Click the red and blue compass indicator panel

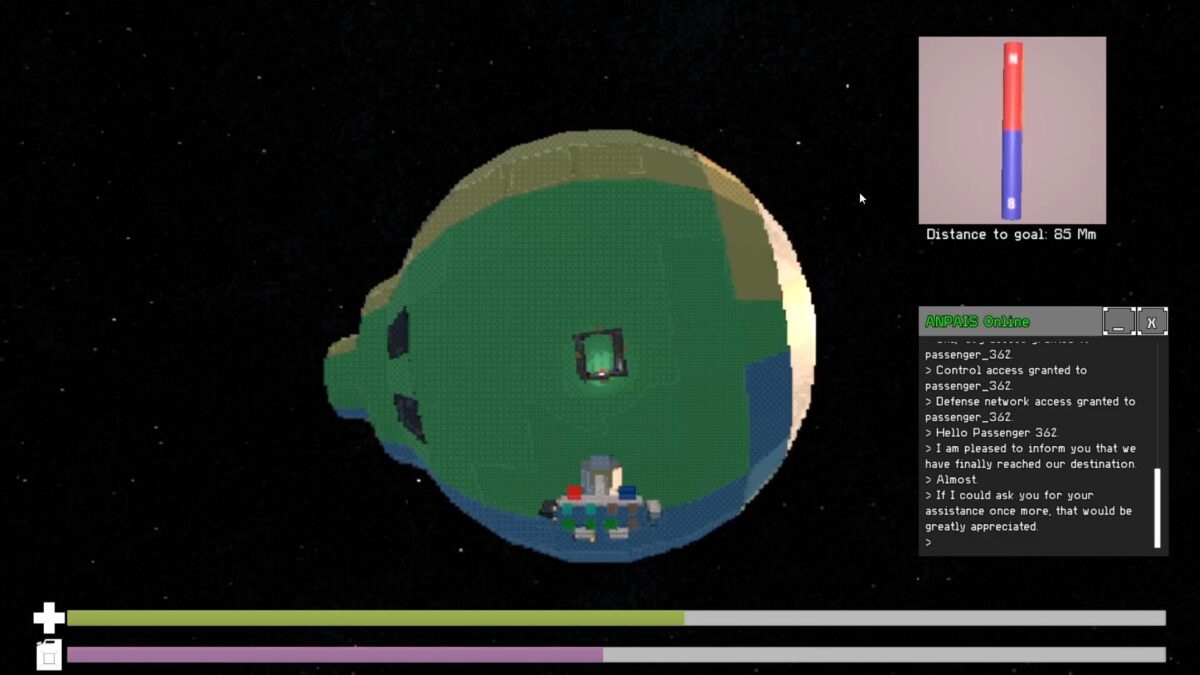tap(1012, 130)
